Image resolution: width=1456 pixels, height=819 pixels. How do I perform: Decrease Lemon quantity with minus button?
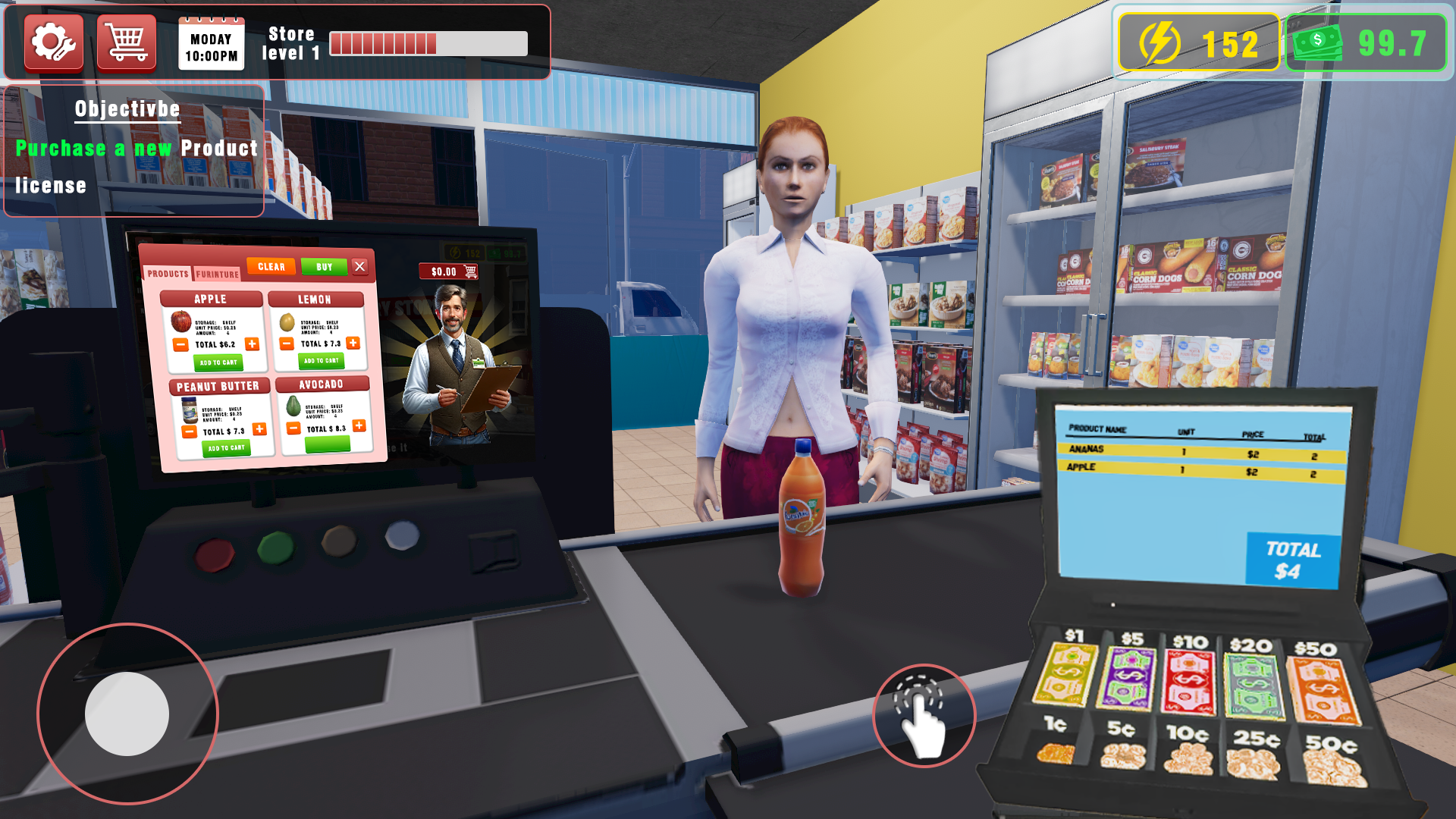286,344
